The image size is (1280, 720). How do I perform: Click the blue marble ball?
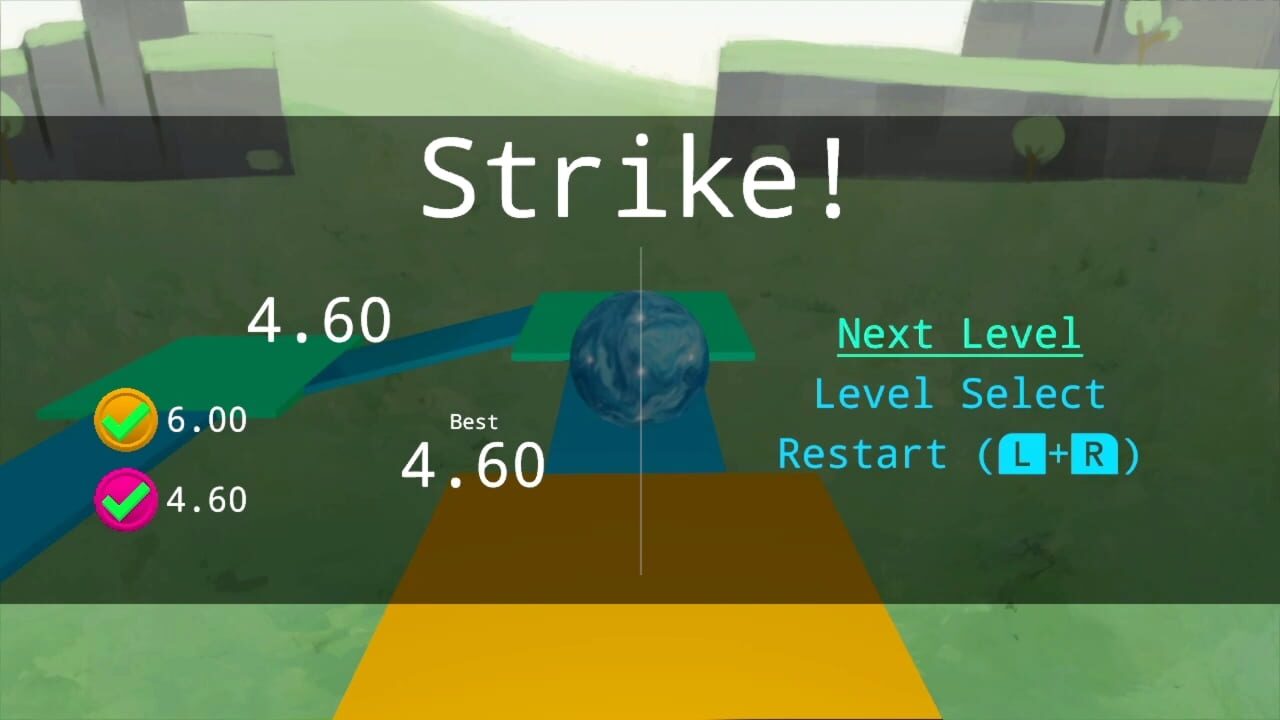(640, 365)
